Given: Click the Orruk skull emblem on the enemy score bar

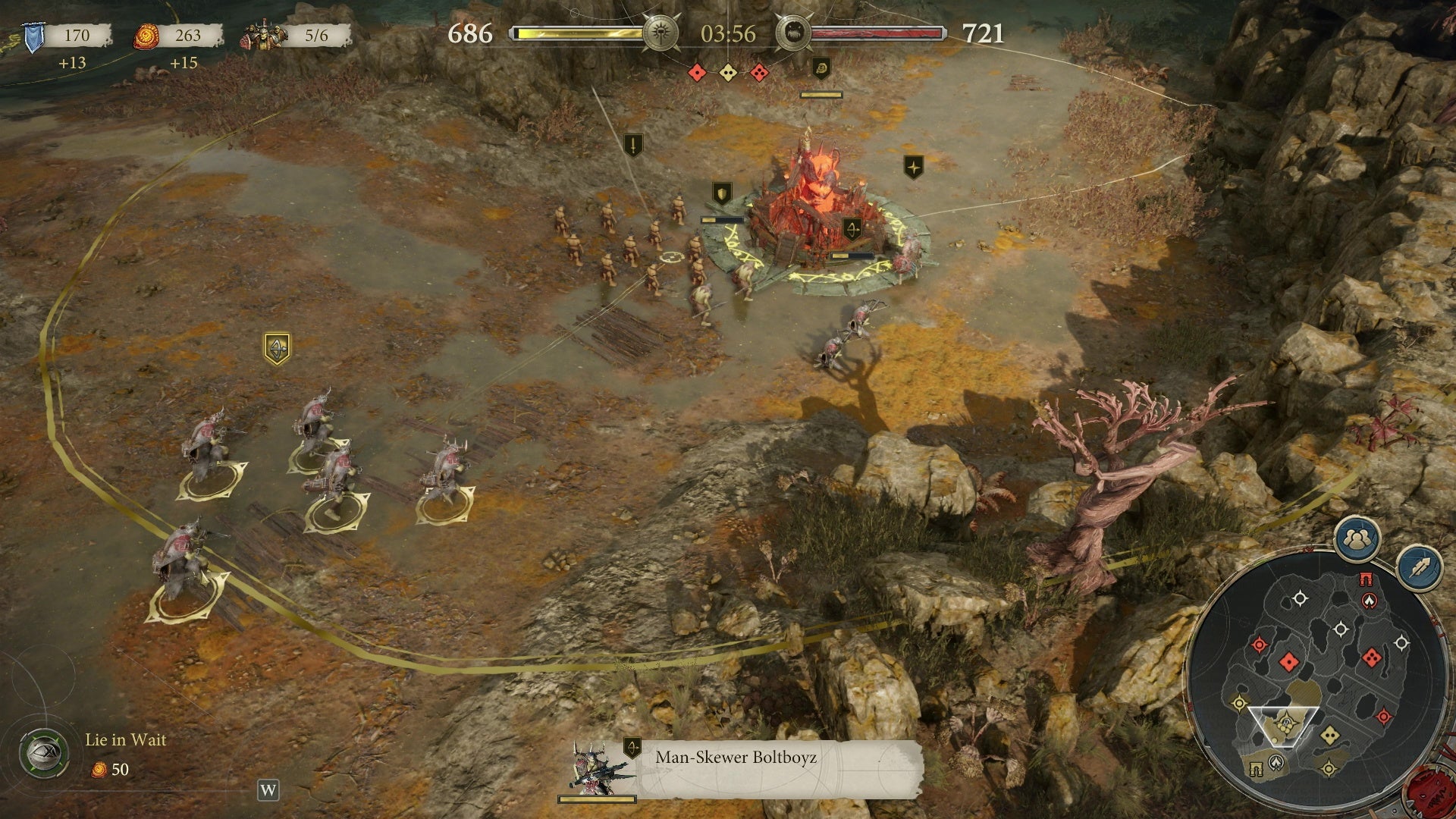Looking at the screenshot, I should [x=795, y=33].
